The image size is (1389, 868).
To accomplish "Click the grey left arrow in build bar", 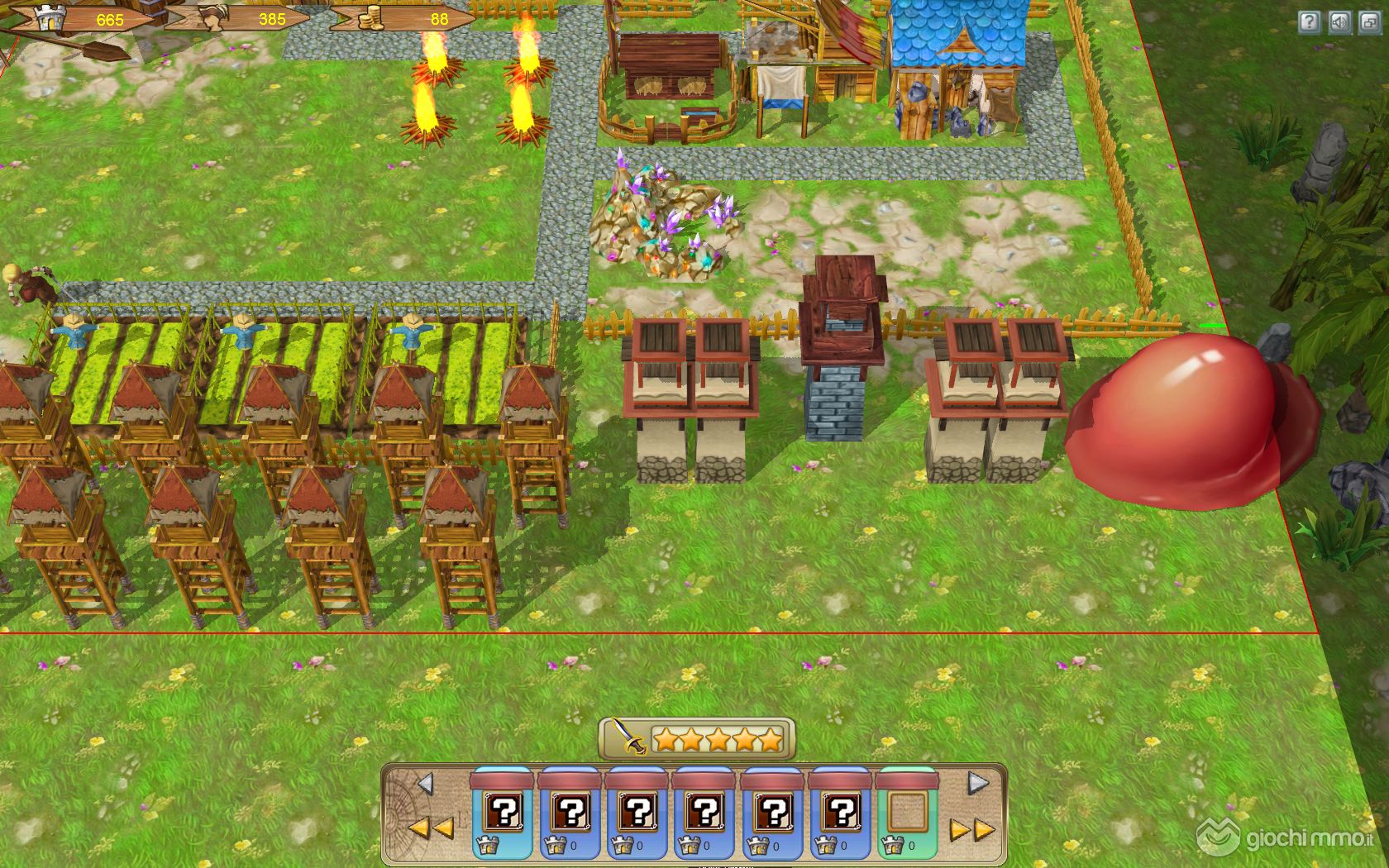I will [x=425, y=783].
